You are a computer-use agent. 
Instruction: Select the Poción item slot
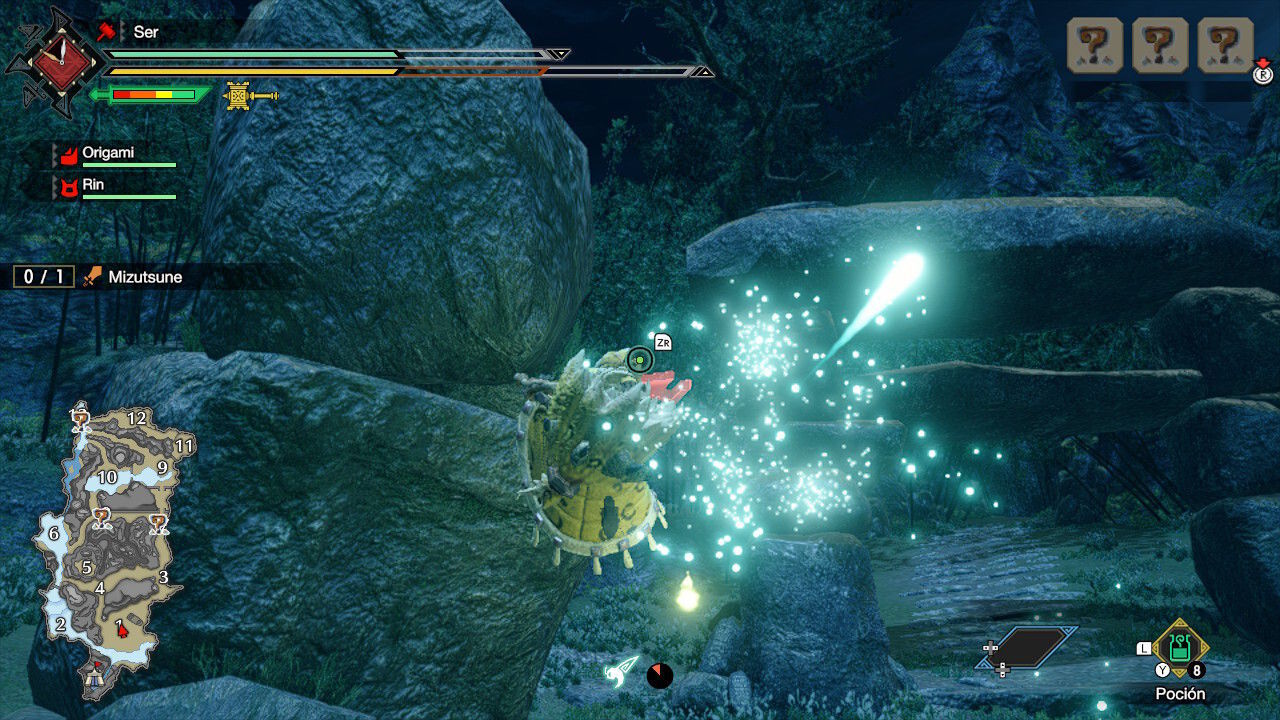point(1180,648)
